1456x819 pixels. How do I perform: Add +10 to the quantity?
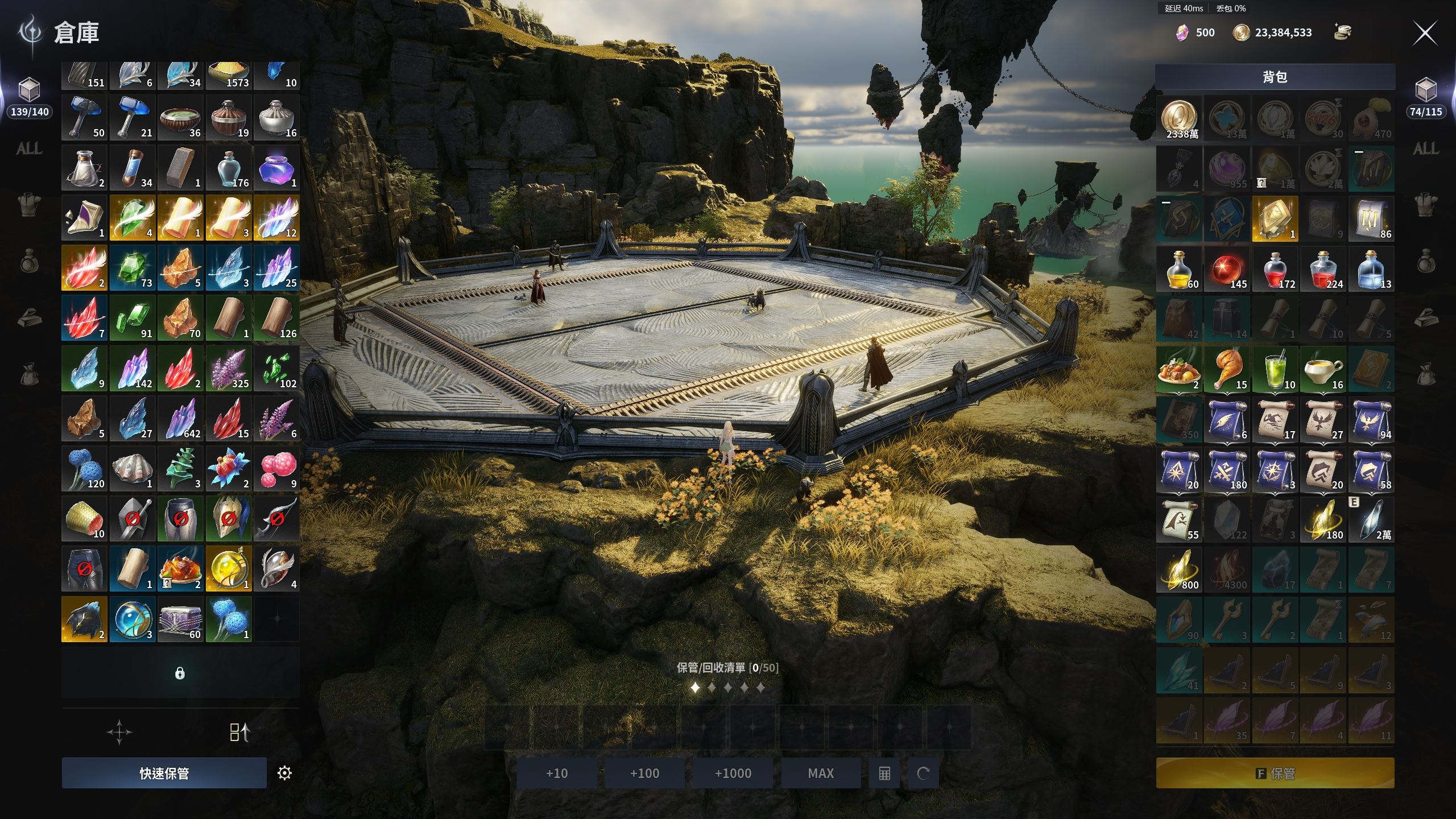click(557, 773)
